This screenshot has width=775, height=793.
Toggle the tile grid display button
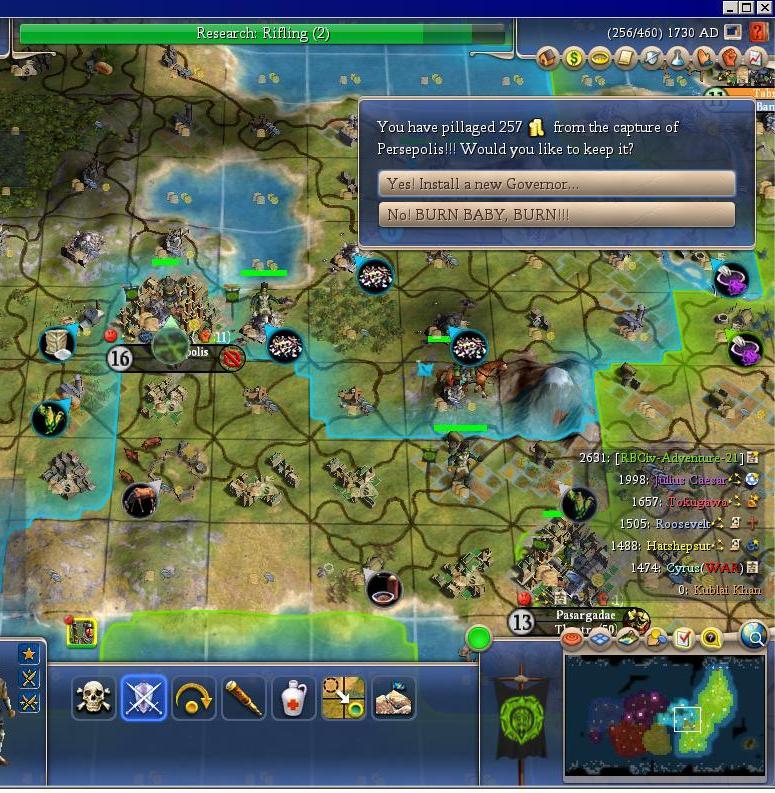point(600,637)
